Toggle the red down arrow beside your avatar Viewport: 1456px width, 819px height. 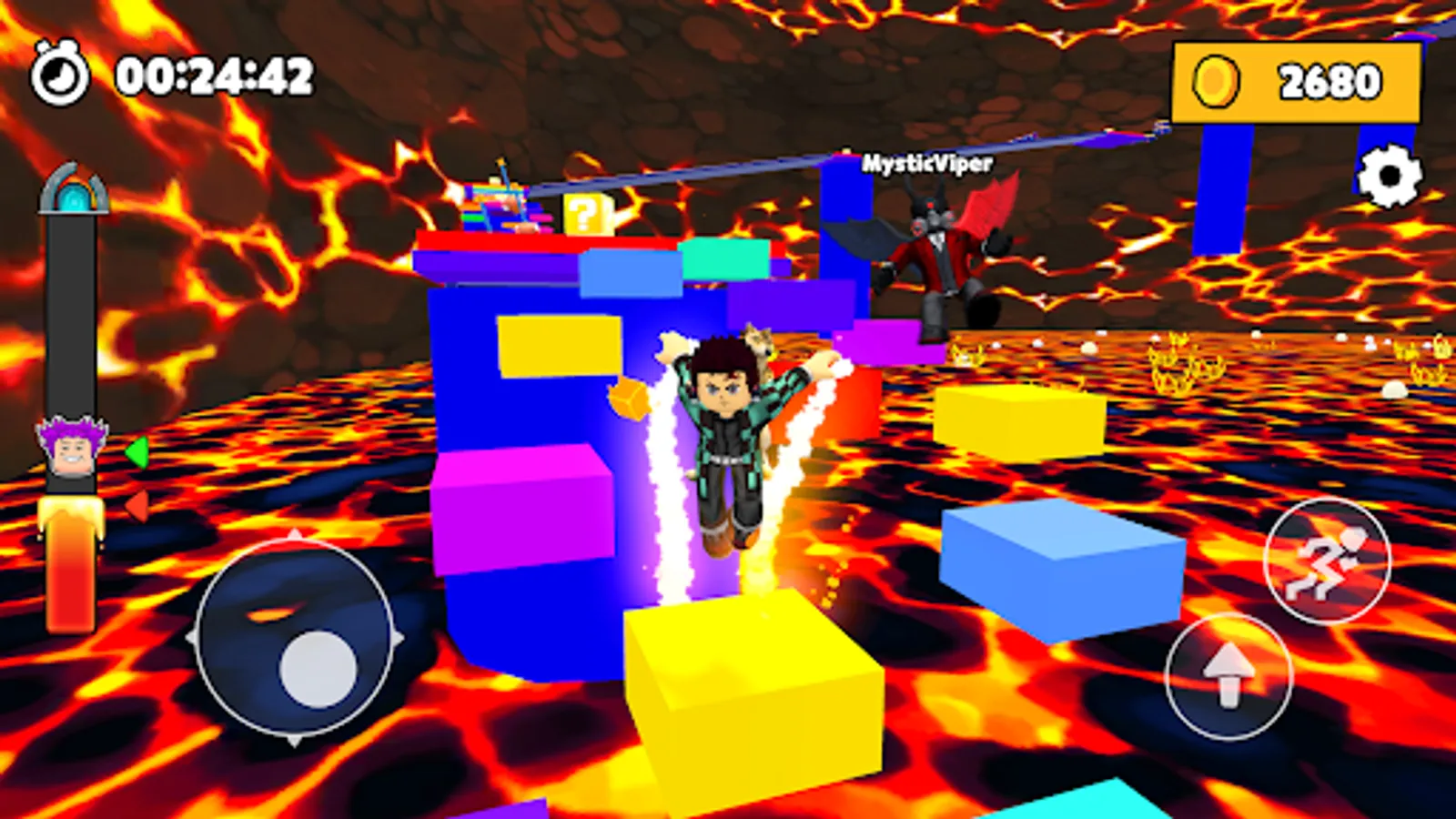[136, 508]
